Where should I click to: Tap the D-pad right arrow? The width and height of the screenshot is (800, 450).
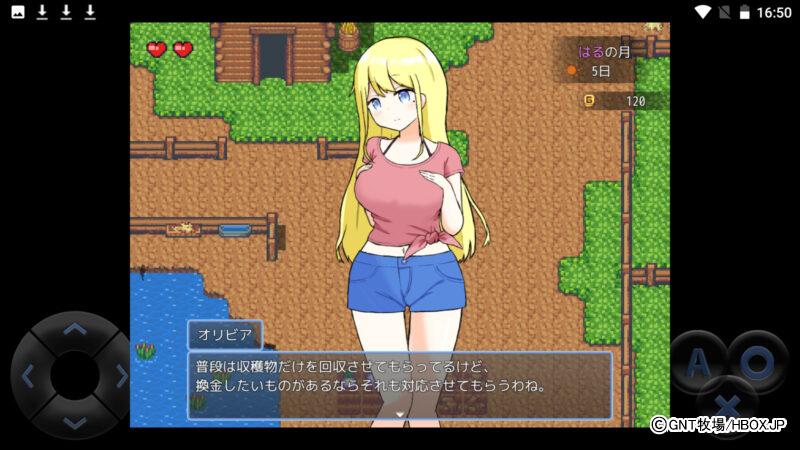click(121, 376)
